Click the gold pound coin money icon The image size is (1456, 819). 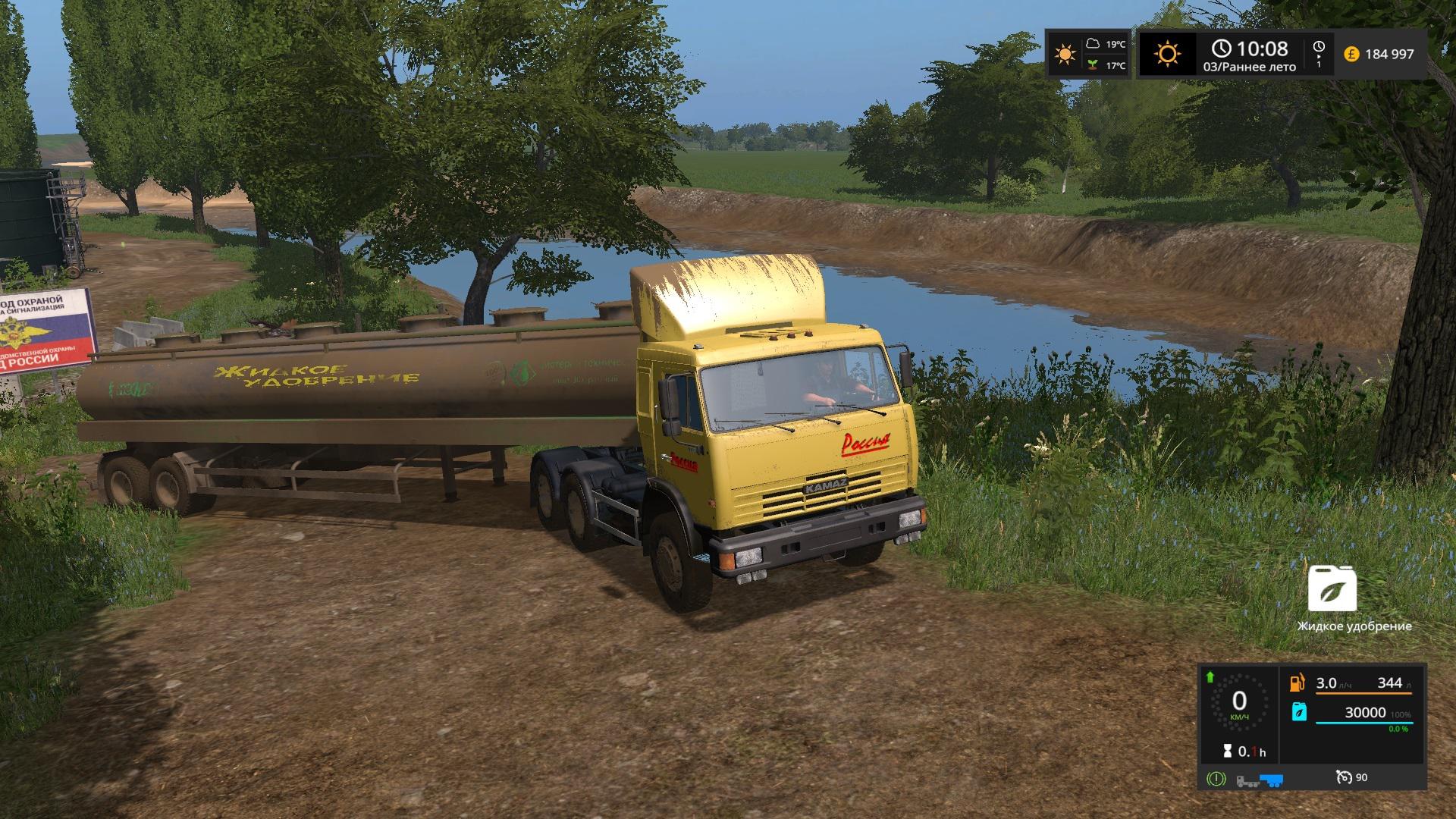tap(1351, 54)
